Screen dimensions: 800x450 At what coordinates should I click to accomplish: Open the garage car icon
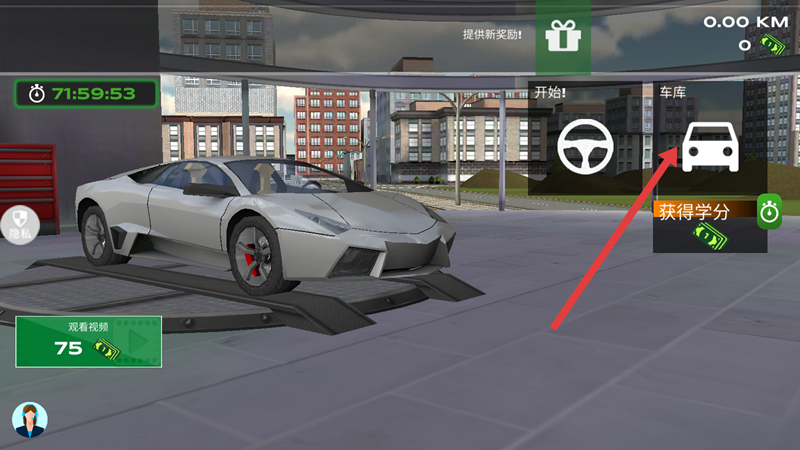tap(710, 146)
